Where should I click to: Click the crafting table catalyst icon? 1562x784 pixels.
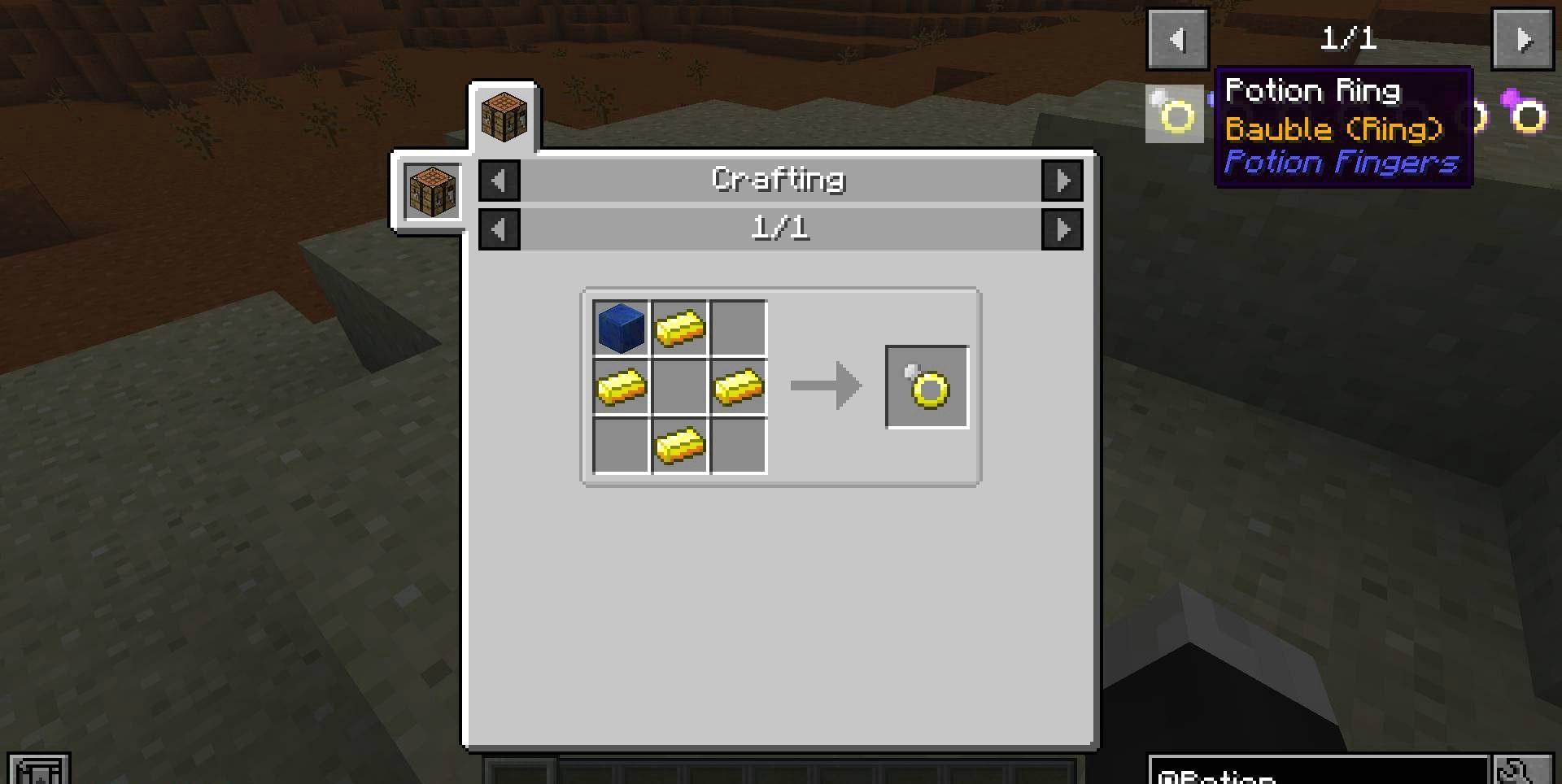(x=431, y=191)
